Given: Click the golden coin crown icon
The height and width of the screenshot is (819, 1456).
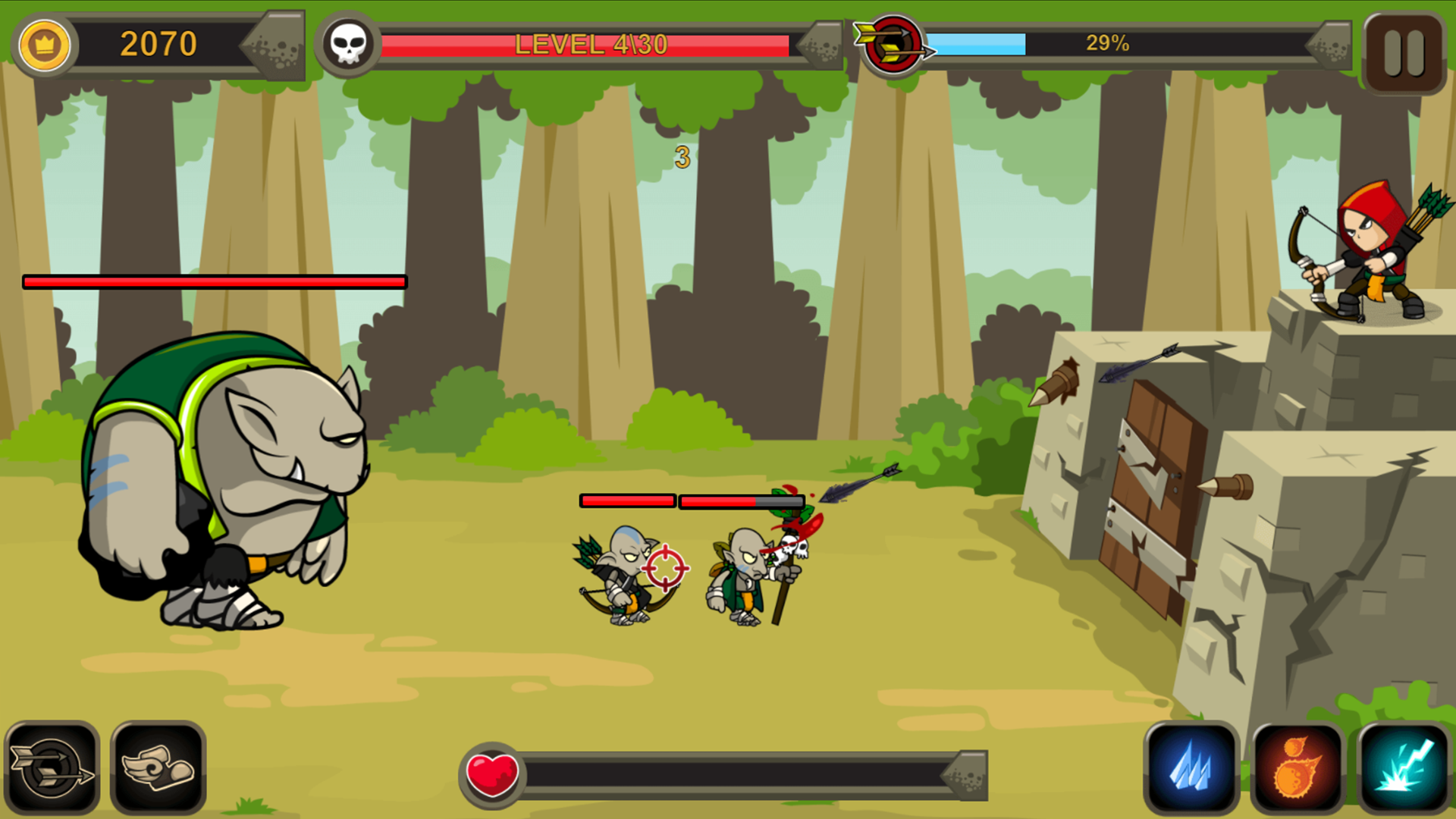Looking at the screenshot, I should (x=44, y=45).
